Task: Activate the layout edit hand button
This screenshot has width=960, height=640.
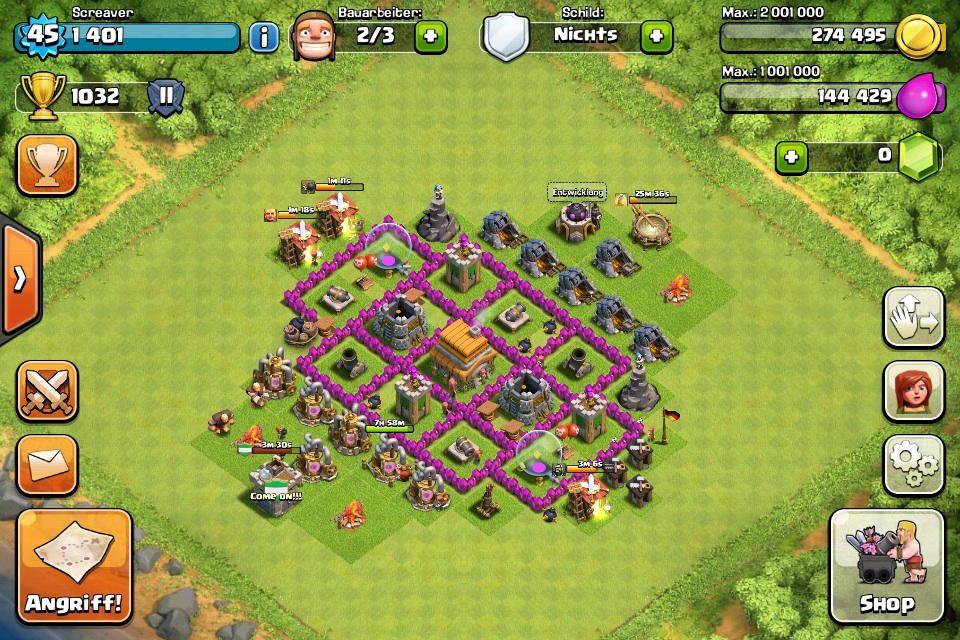Action: [914, 318]
